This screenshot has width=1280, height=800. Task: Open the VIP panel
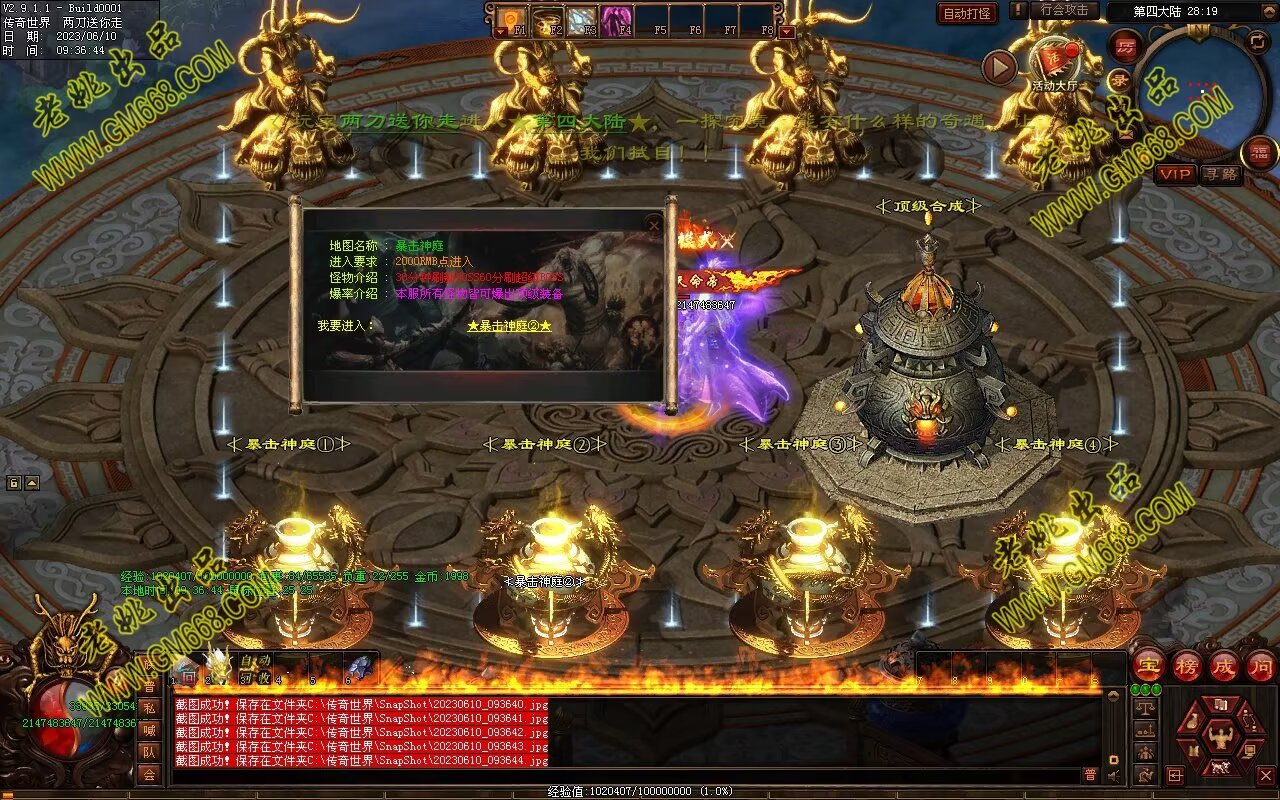coord(1176,174)
